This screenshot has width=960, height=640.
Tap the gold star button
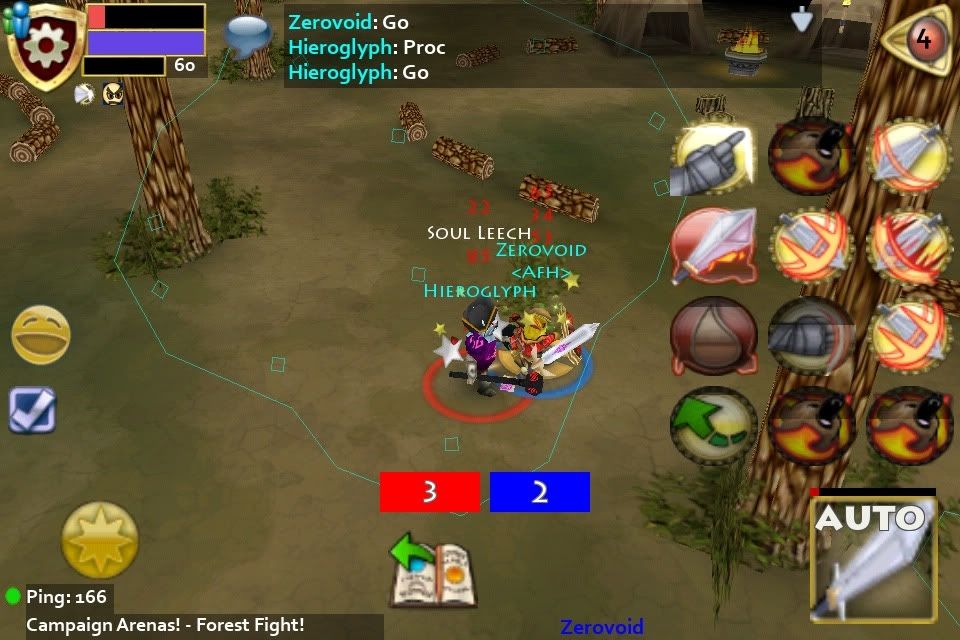point(100,540)
